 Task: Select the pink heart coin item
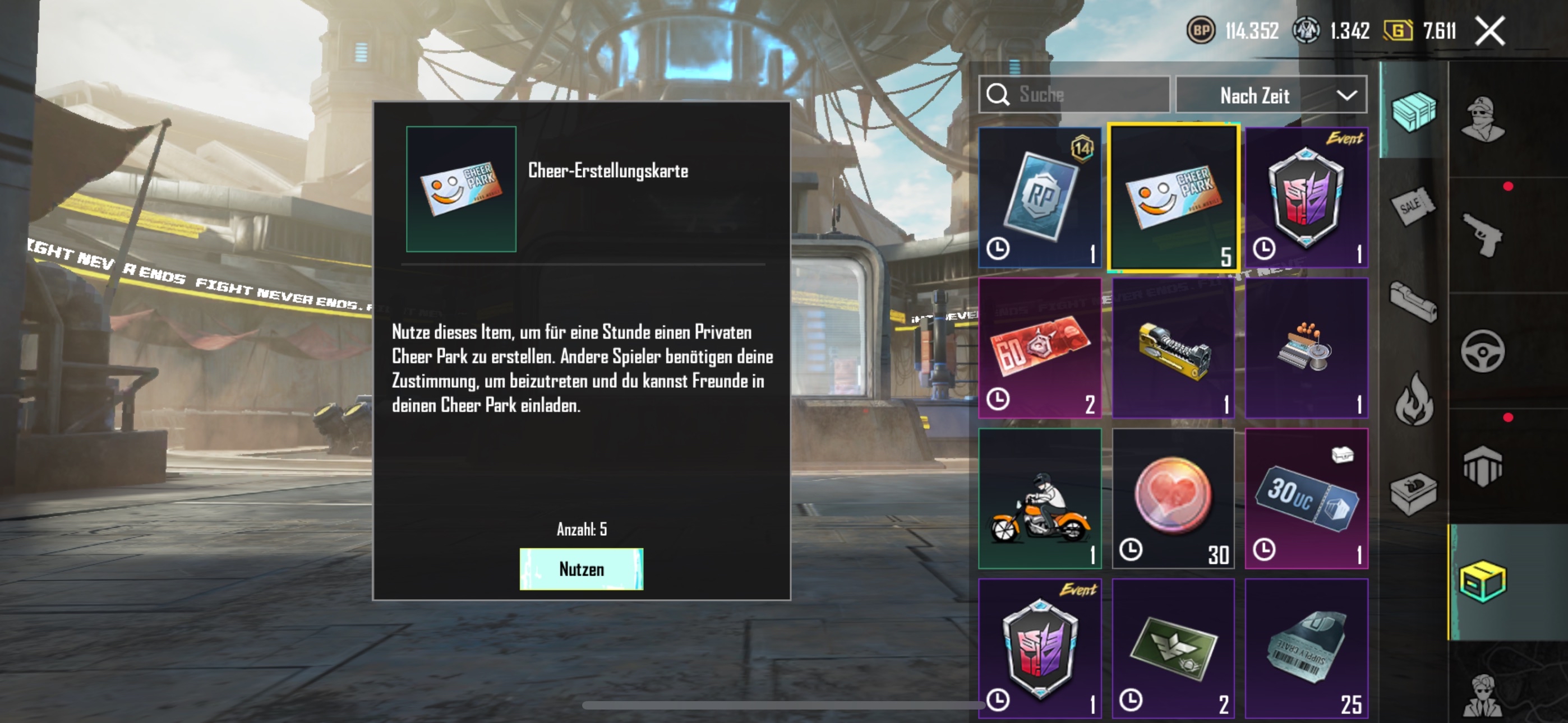pyautogui.click(x=1173, y=498)
